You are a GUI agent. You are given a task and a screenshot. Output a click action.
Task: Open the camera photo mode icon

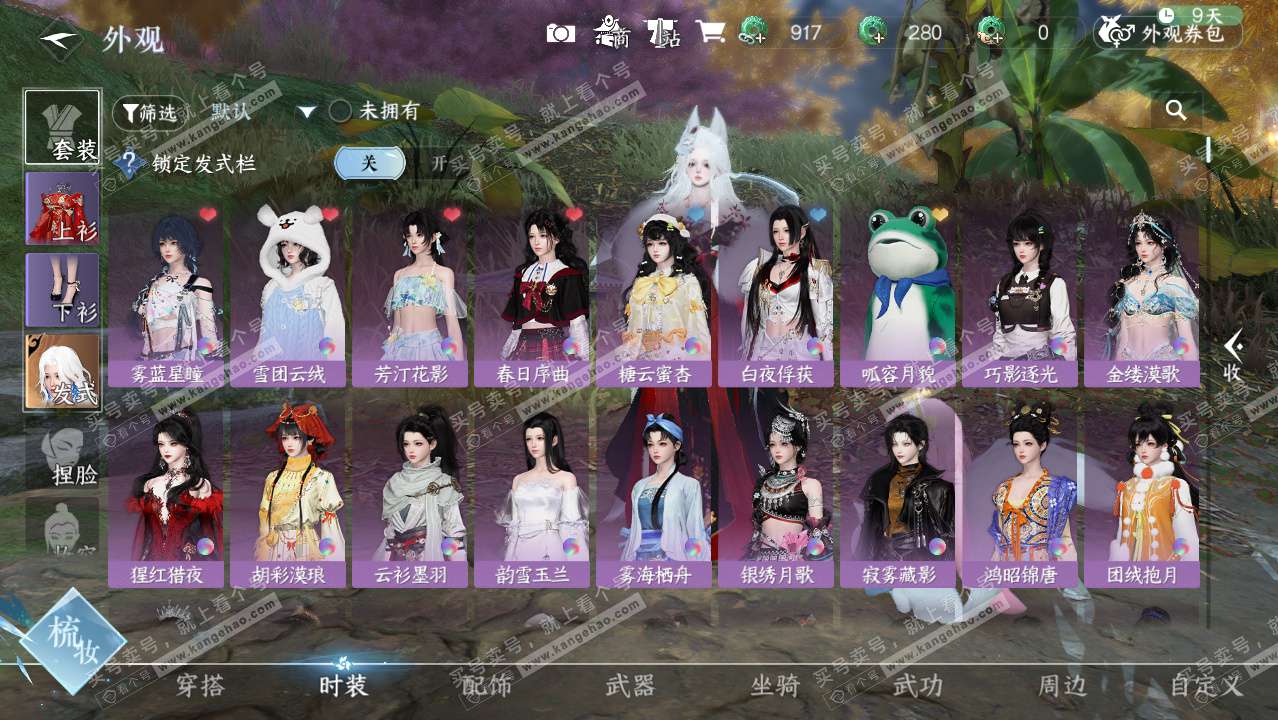click(x=560, y=33)
